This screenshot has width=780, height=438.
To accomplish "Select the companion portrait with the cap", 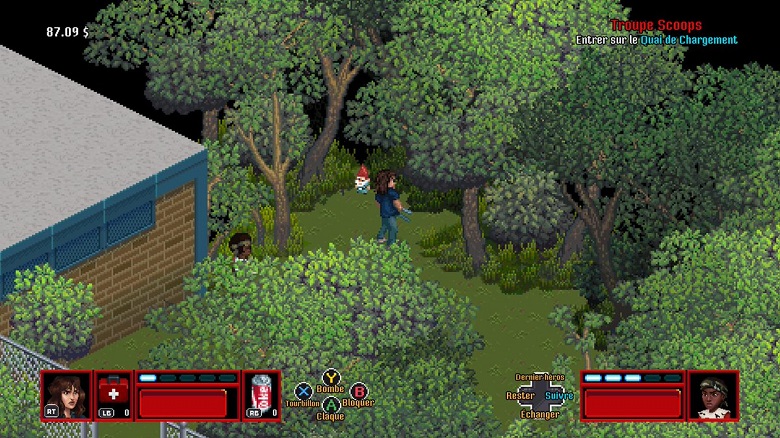I will point(713,395).
